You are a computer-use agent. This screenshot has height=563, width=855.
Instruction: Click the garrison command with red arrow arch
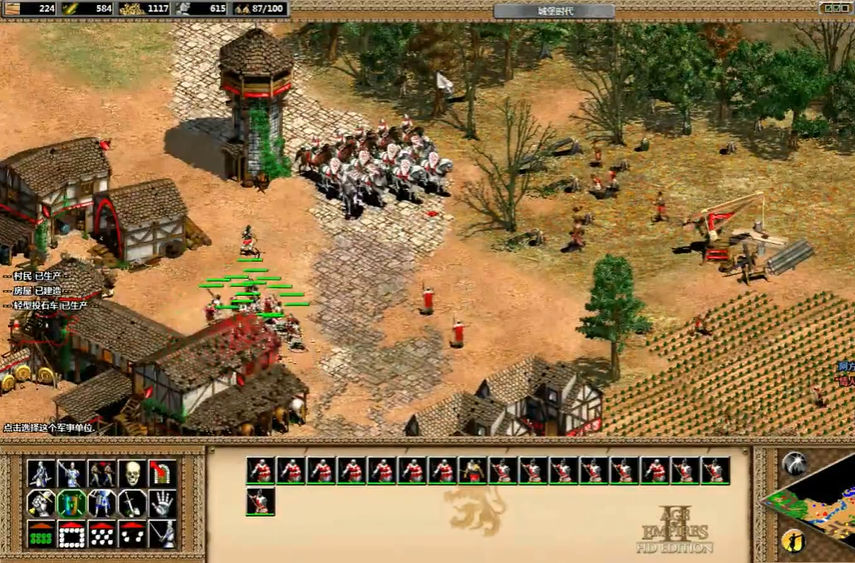[162, 473]
